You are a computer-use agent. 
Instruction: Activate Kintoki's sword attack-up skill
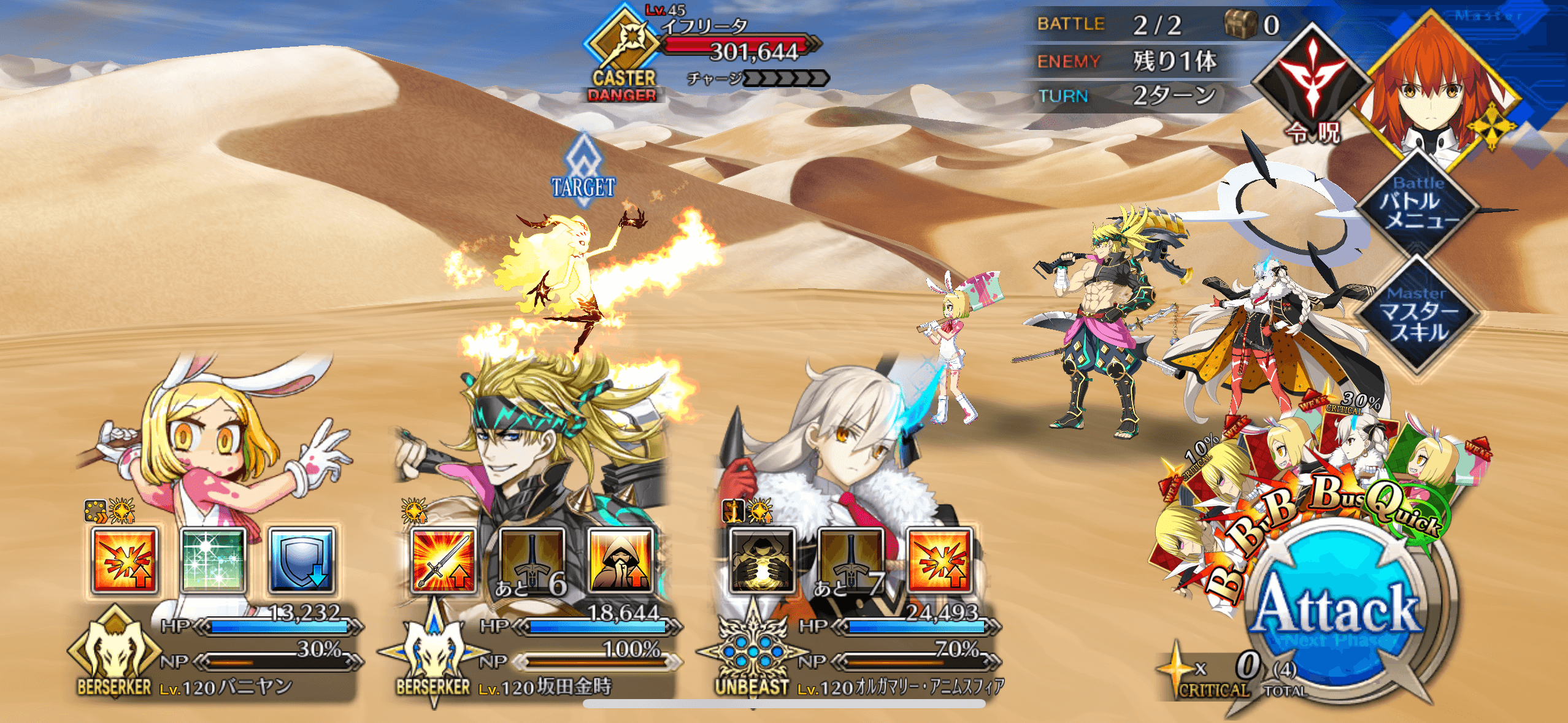point(444,561)
